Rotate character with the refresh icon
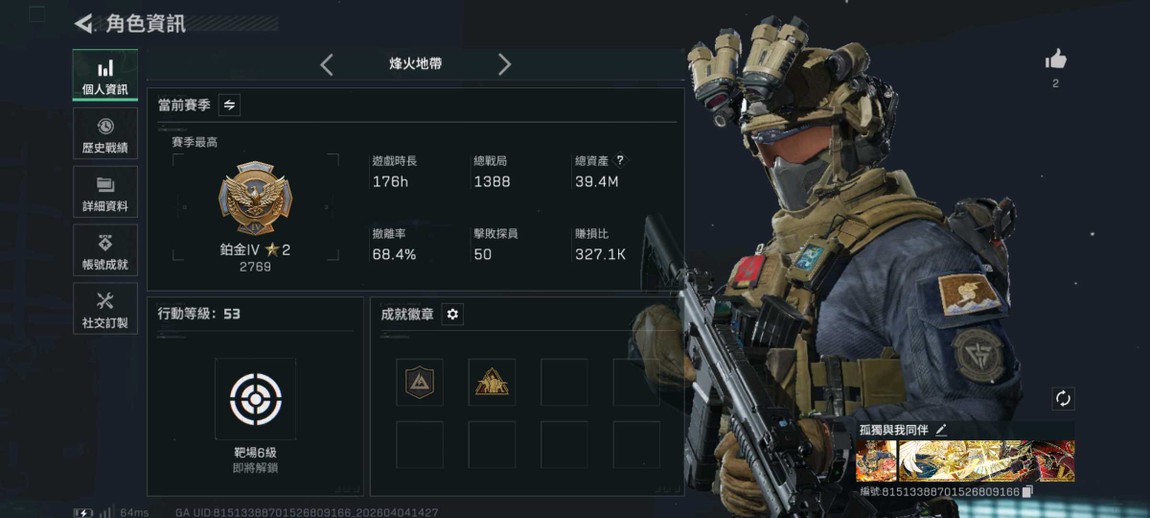The height and width of the screenshot is (518, 1150). [1063, 399]
